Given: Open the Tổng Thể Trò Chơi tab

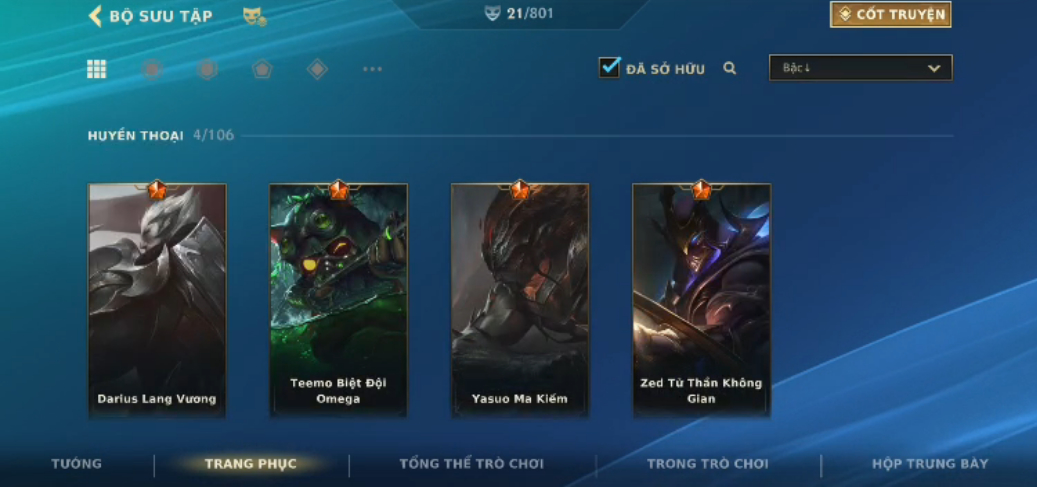Looking at the screenshot, I should [x=472, y=464].
